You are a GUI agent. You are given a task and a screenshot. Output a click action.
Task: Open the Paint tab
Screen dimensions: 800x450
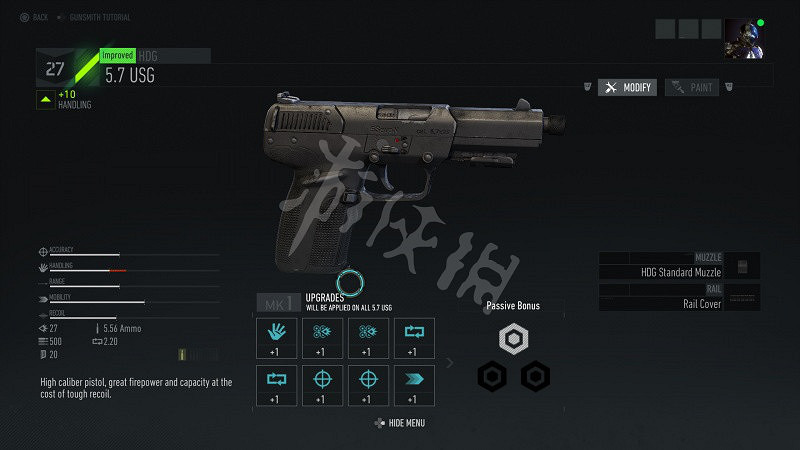coord(692,88)
